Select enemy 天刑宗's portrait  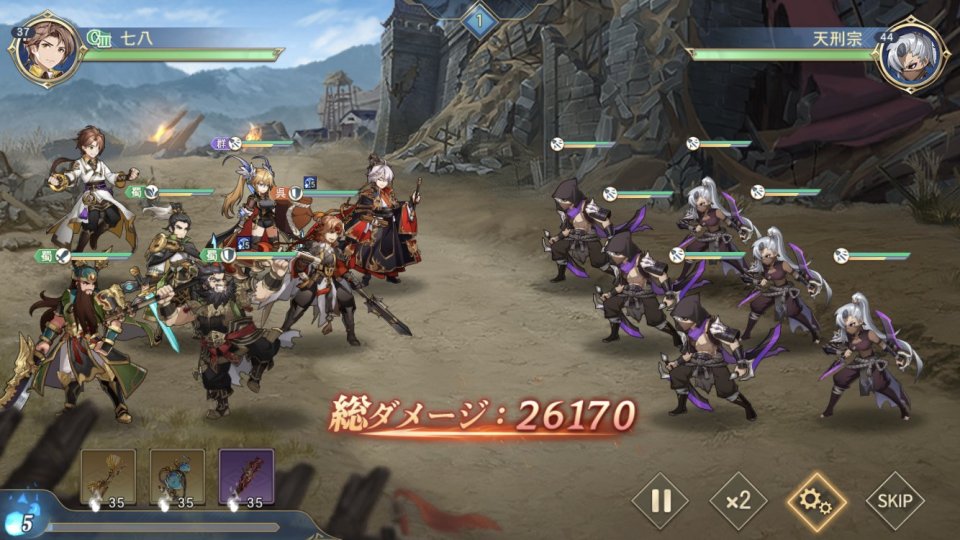[x=910, y=55]
